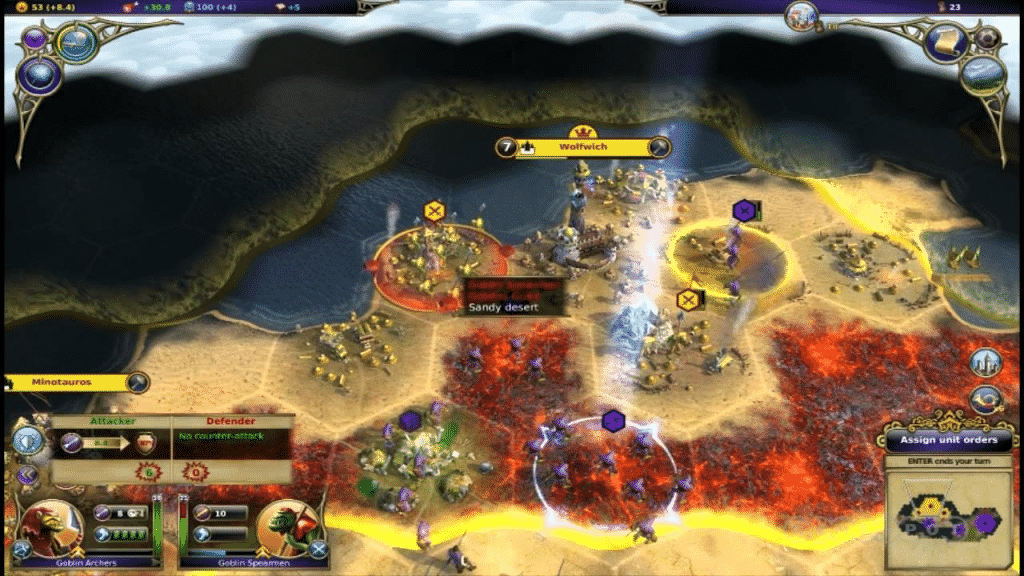Click the crossed swords button on Goblin Spearmen
The height and width of the screenshot is (576, 1024).
pos(319,549)
